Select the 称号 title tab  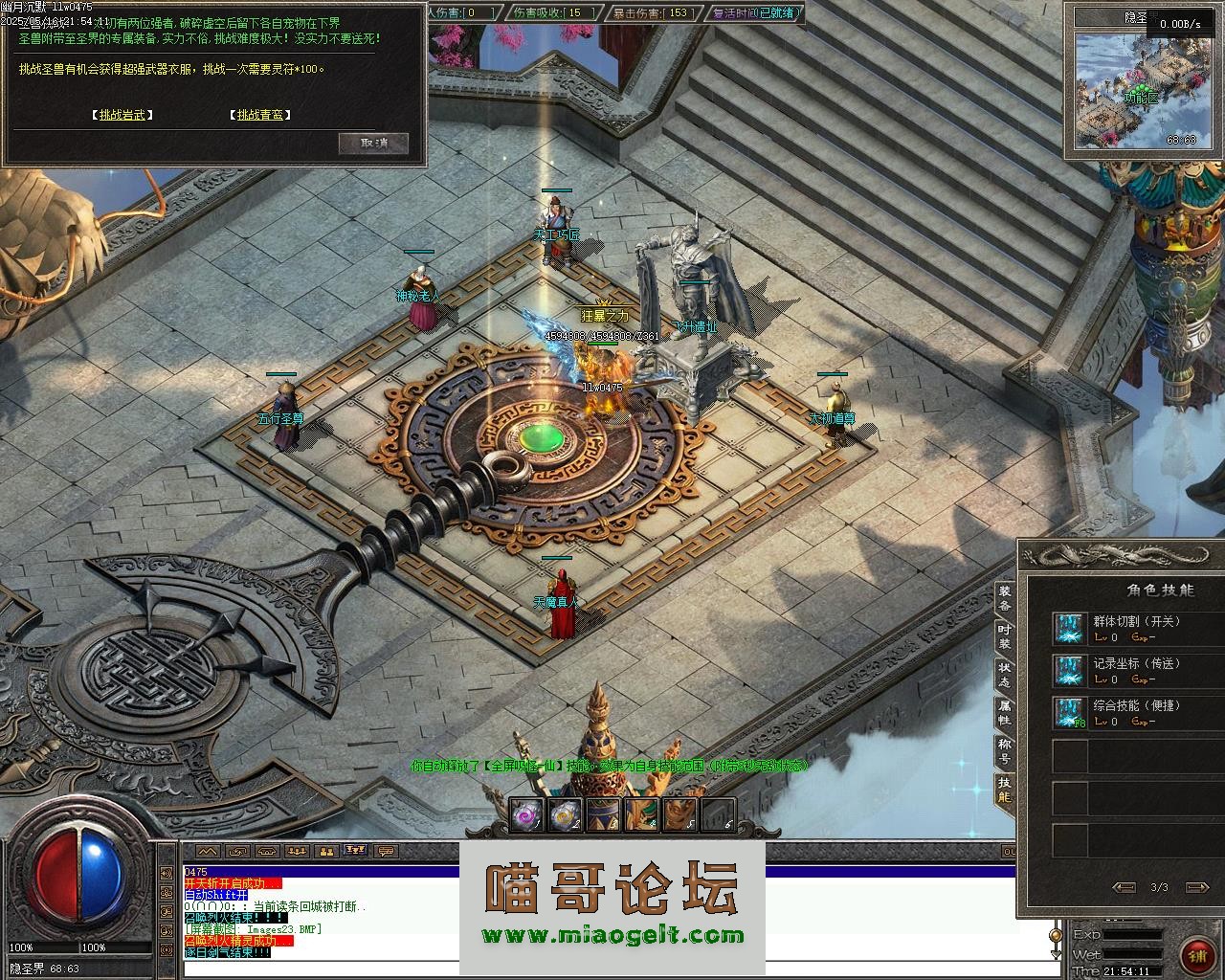tap(1005, 751)
